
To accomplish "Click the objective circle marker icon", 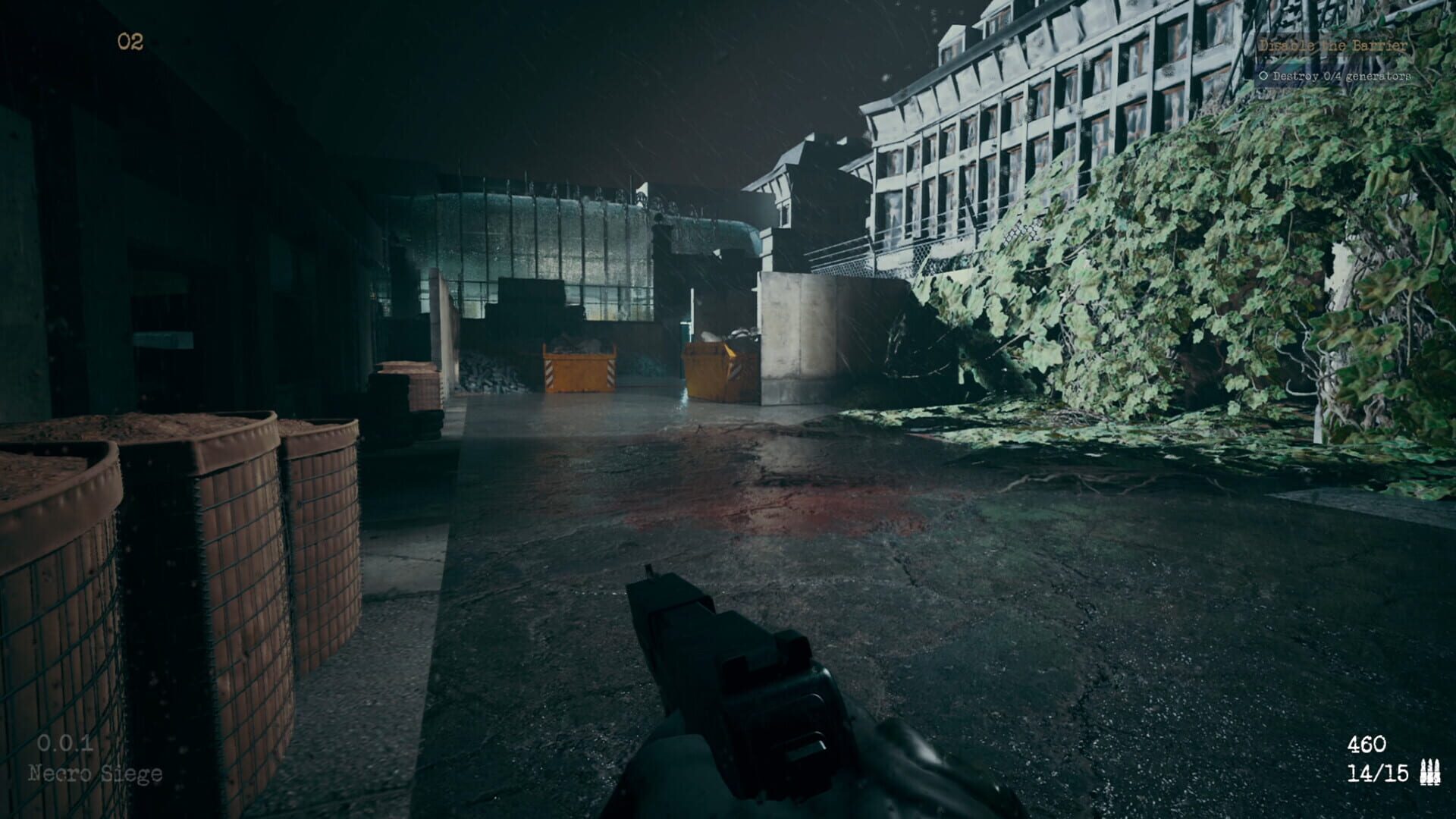I will [x=1265, y=75].
